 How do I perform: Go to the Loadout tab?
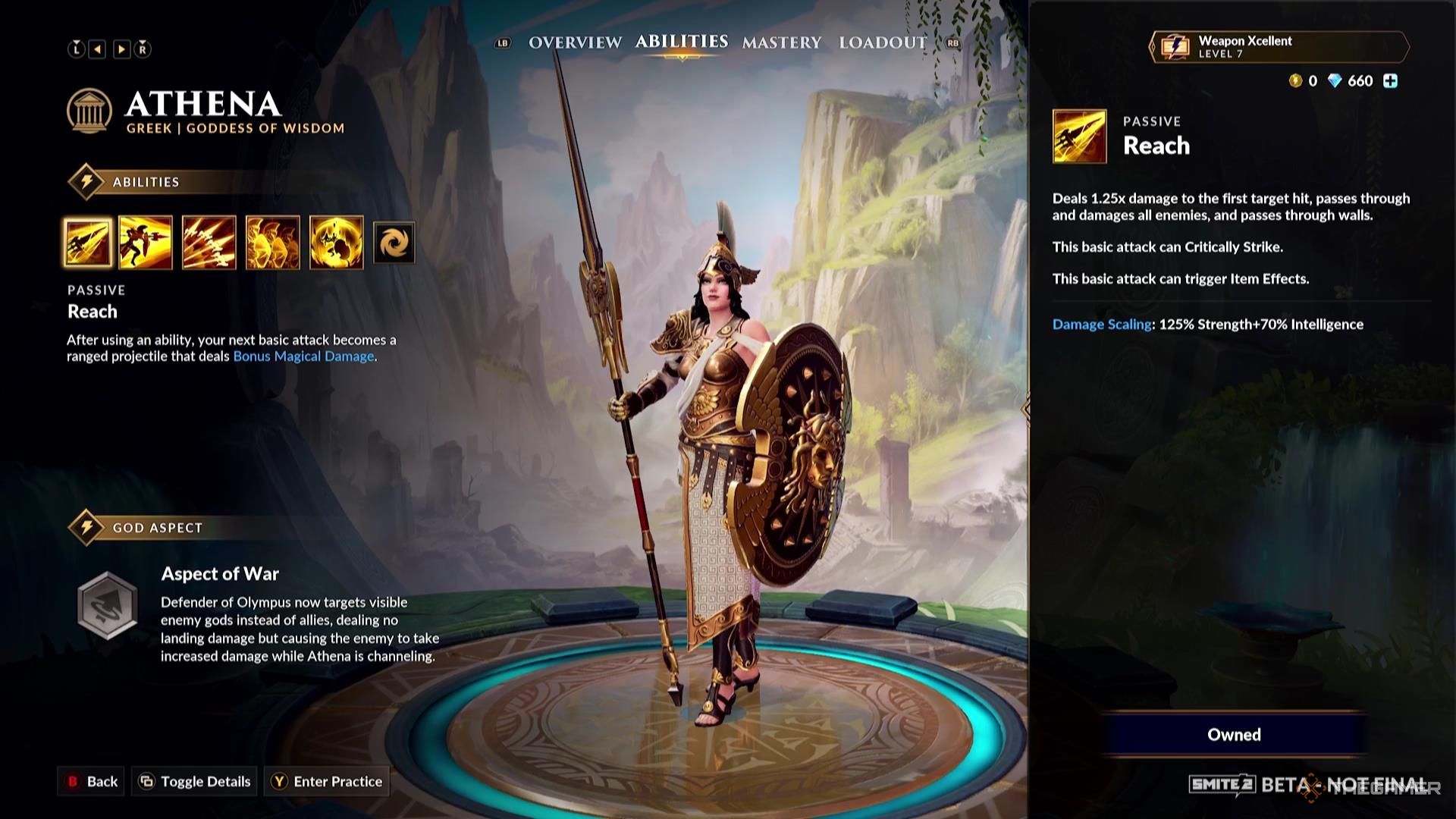(x=883, y=42)
